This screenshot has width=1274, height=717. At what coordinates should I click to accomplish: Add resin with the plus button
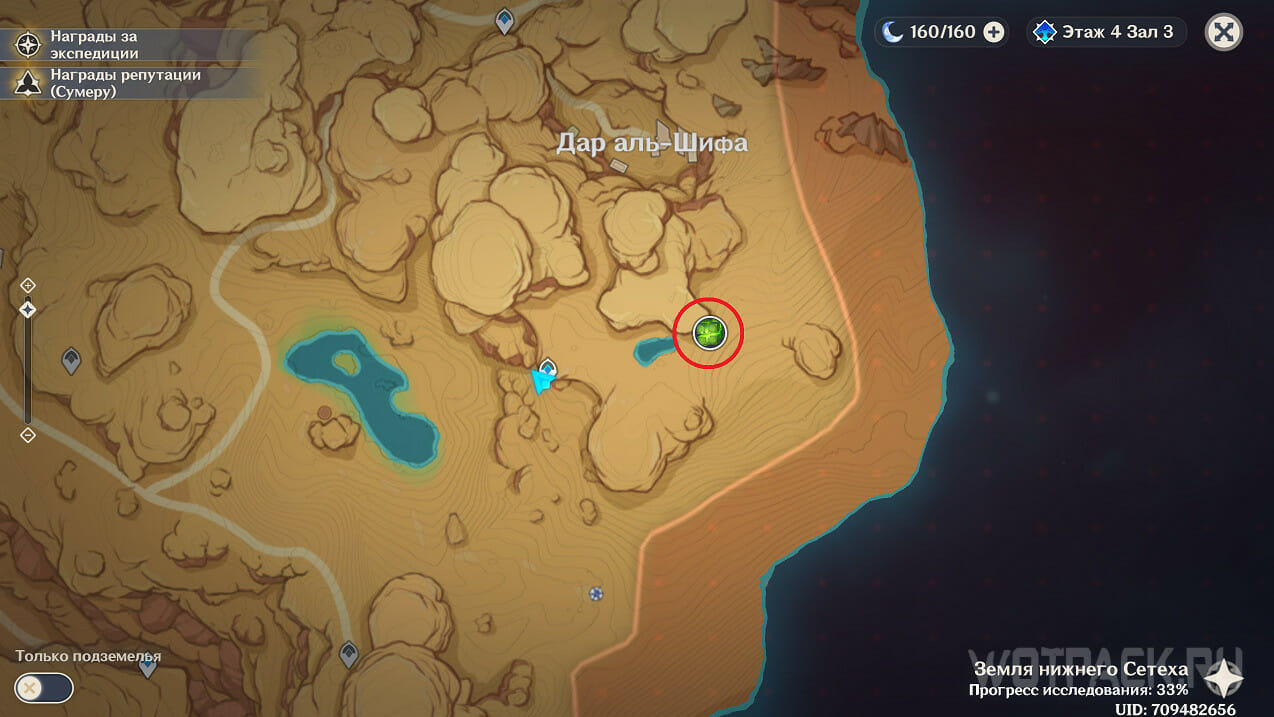tap(994, 32)
